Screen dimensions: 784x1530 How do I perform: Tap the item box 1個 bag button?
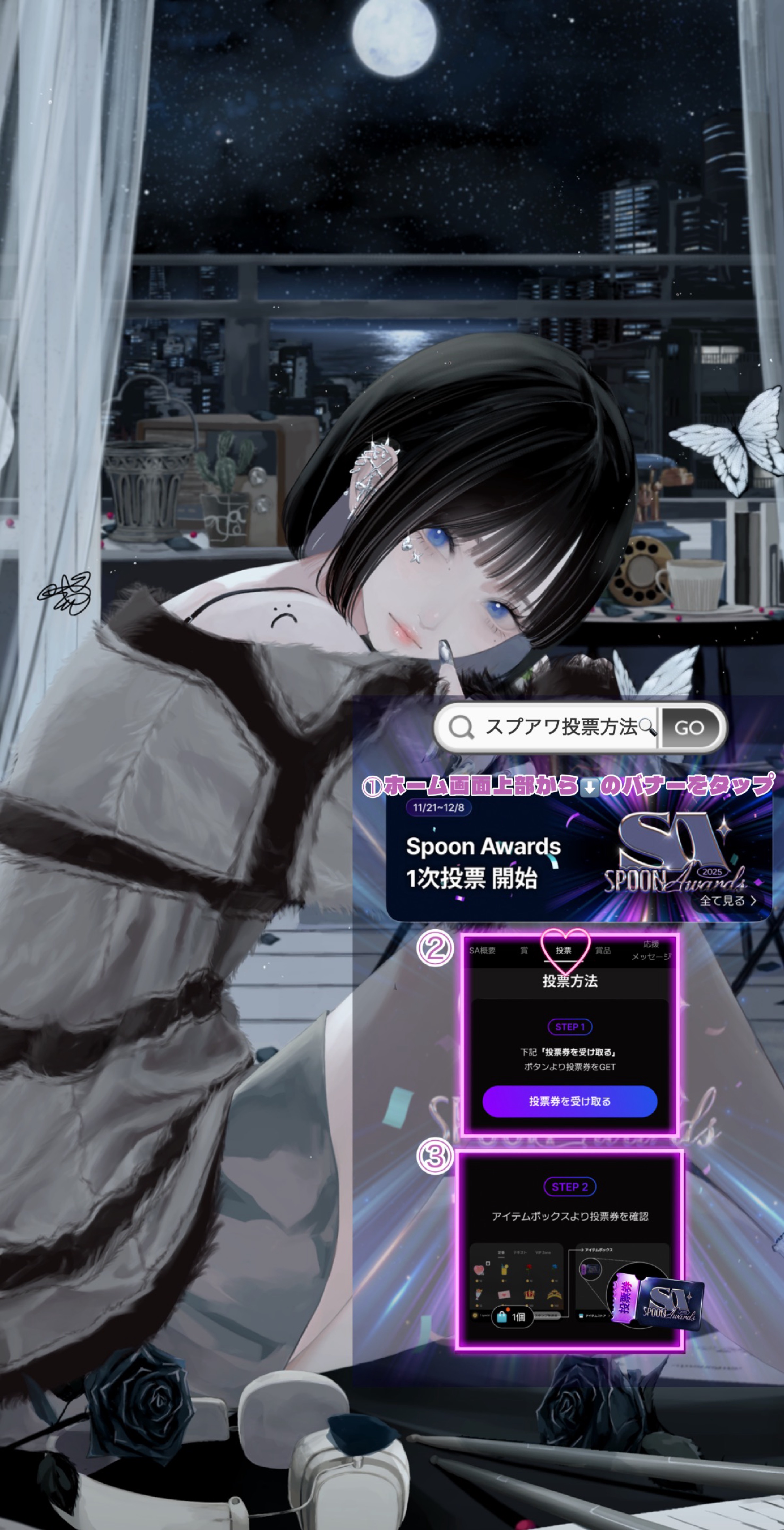(x=512, y=1317)
